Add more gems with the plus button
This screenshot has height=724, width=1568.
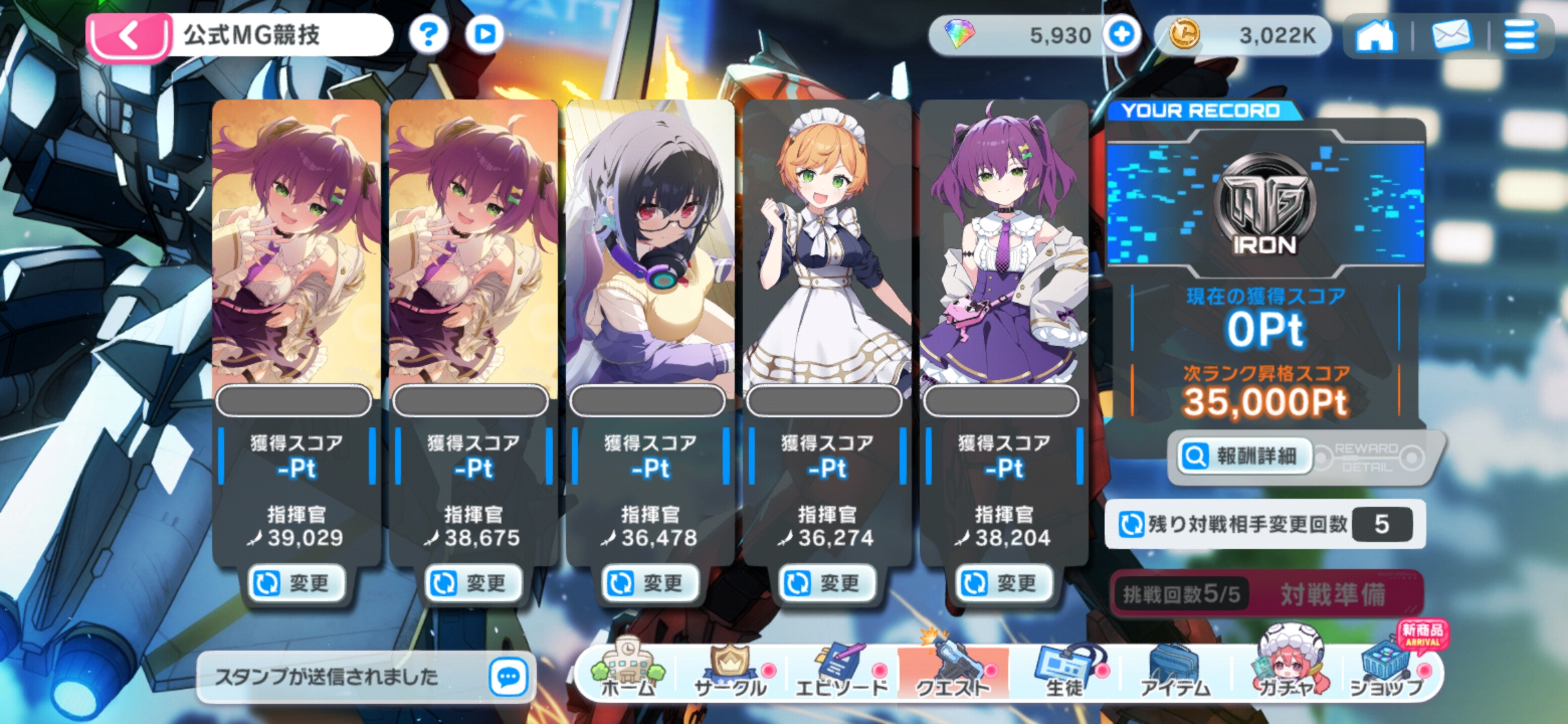pos(1122,34)
